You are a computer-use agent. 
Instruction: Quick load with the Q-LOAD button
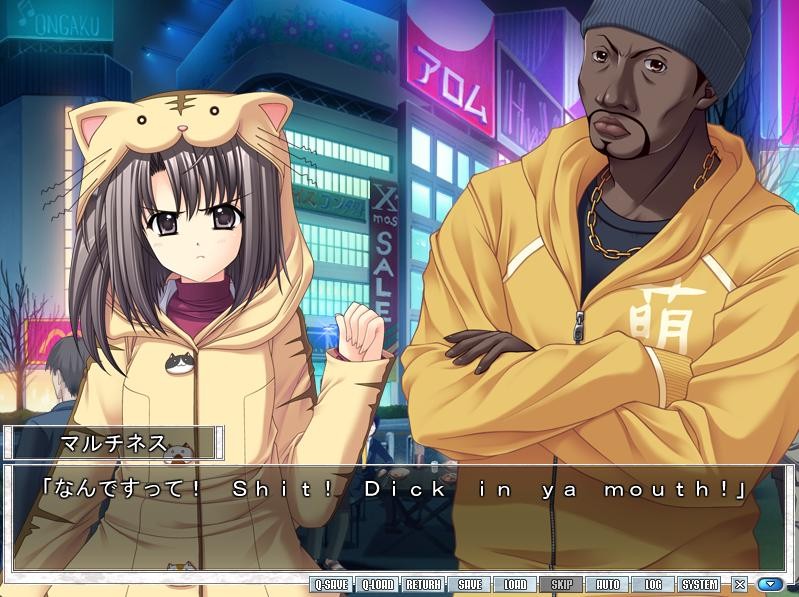[378, 584]
